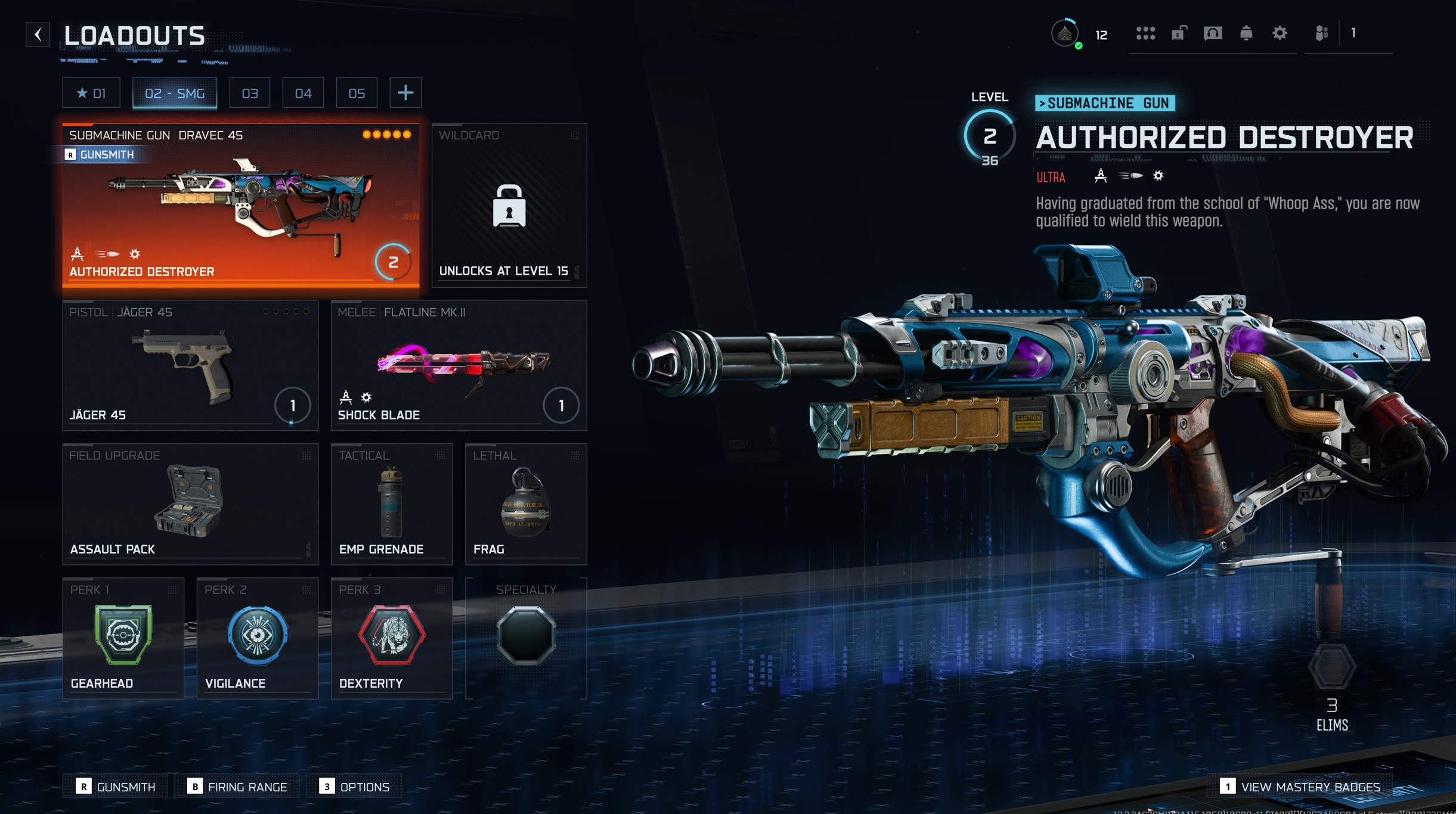Open the EMP Grenade tactical slot
1456x814 pixels.
coord(392,504)
